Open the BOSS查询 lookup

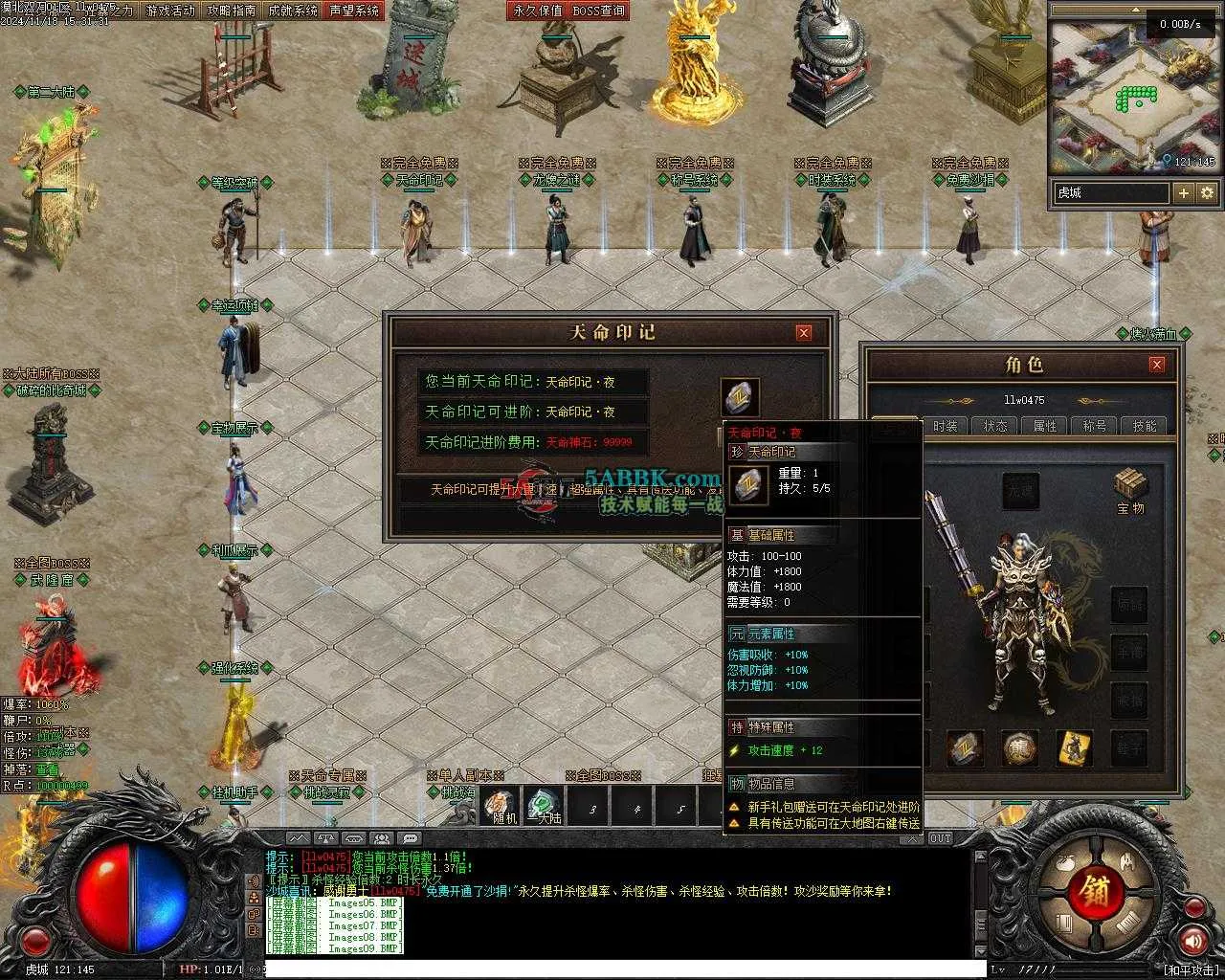(x=599, y=11)
